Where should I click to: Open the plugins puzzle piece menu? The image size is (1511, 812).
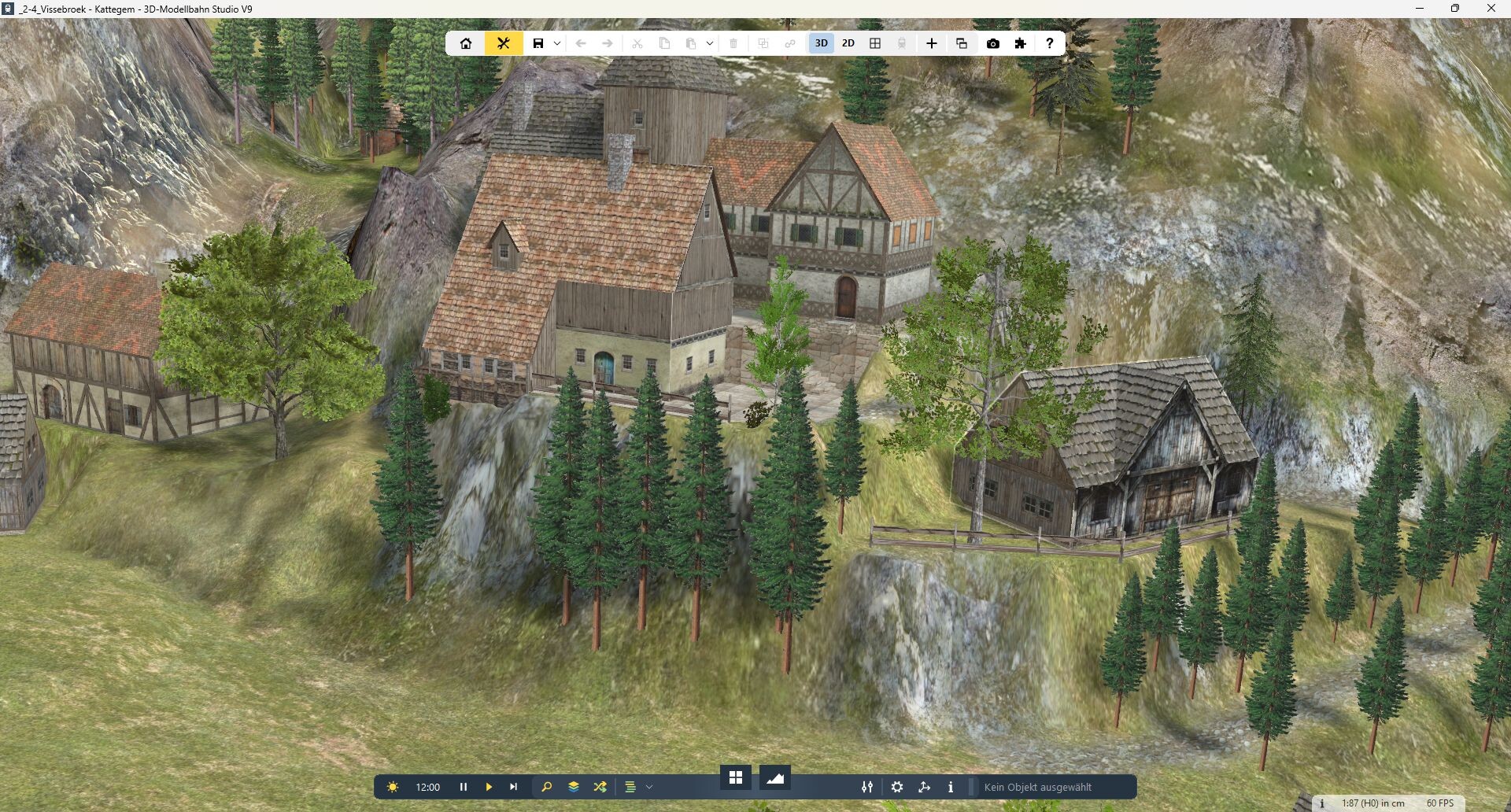tap(1021, 43)
